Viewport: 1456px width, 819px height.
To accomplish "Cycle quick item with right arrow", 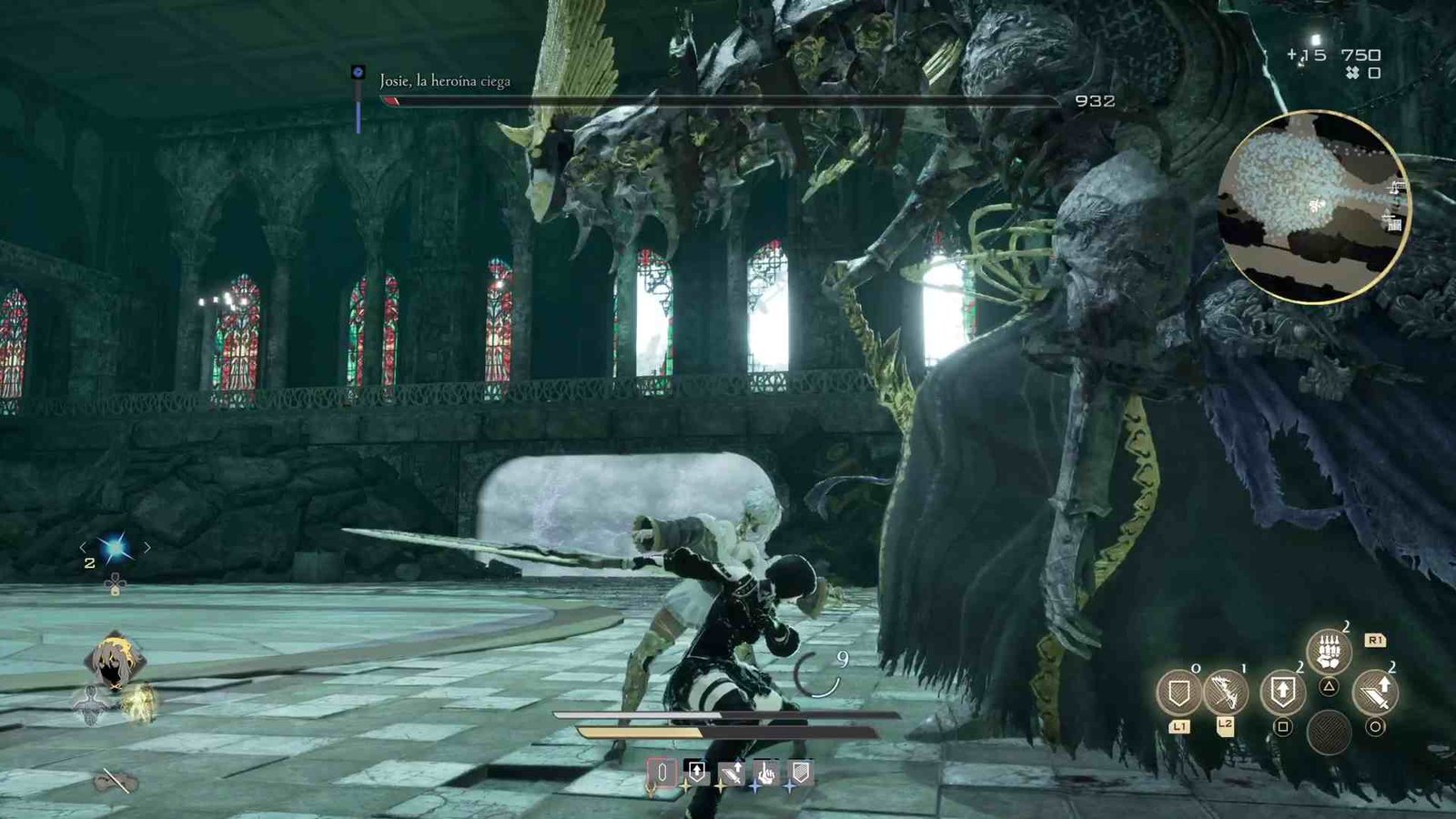I will (x=147, y=547).
